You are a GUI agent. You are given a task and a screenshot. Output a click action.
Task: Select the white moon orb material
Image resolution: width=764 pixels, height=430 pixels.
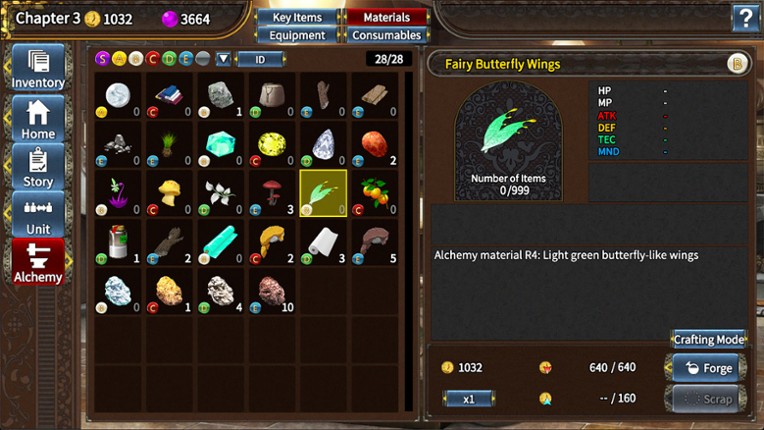118,96
